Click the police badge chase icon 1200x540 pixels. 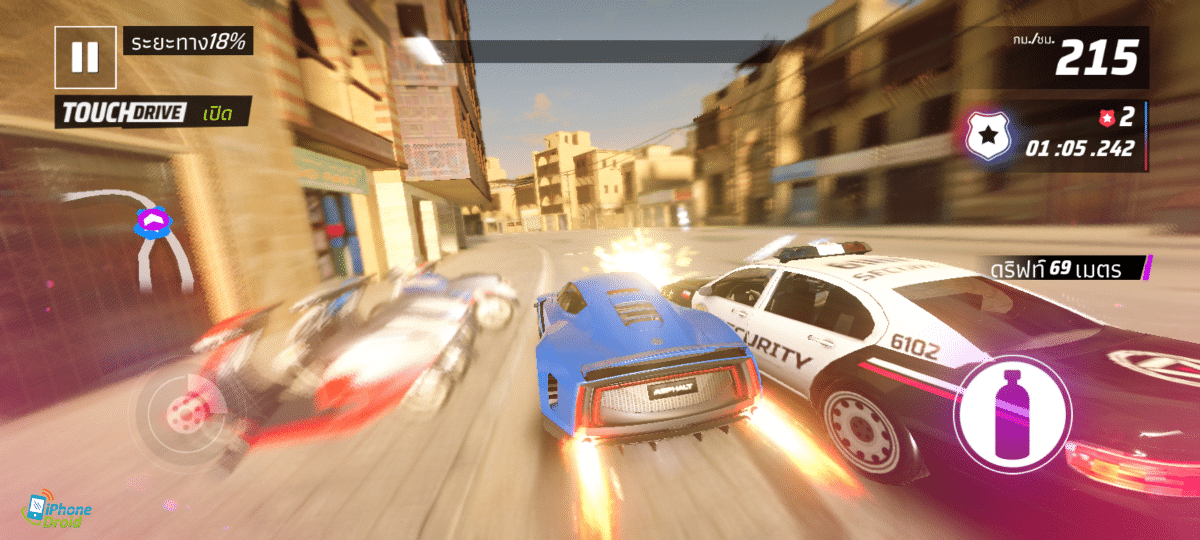tap(988, 138)
